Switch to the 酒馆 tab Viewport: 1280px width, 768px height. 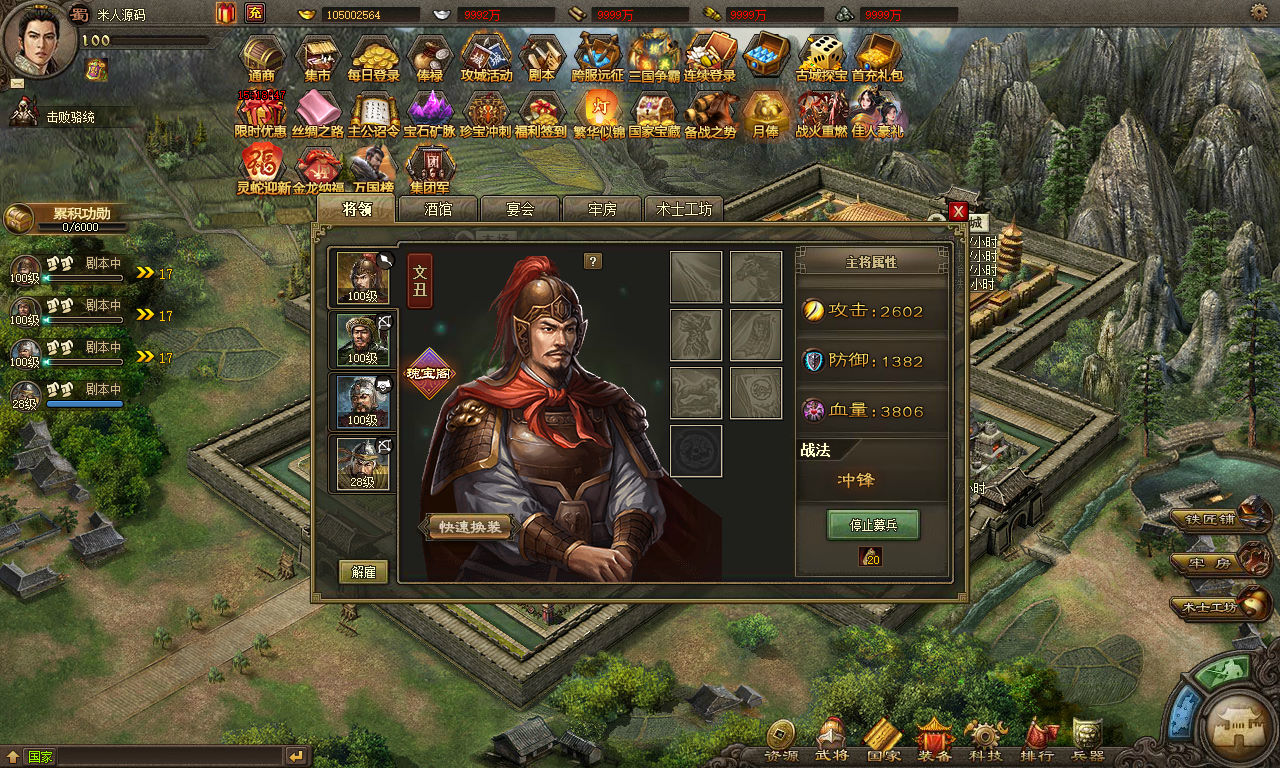point(438,209)
